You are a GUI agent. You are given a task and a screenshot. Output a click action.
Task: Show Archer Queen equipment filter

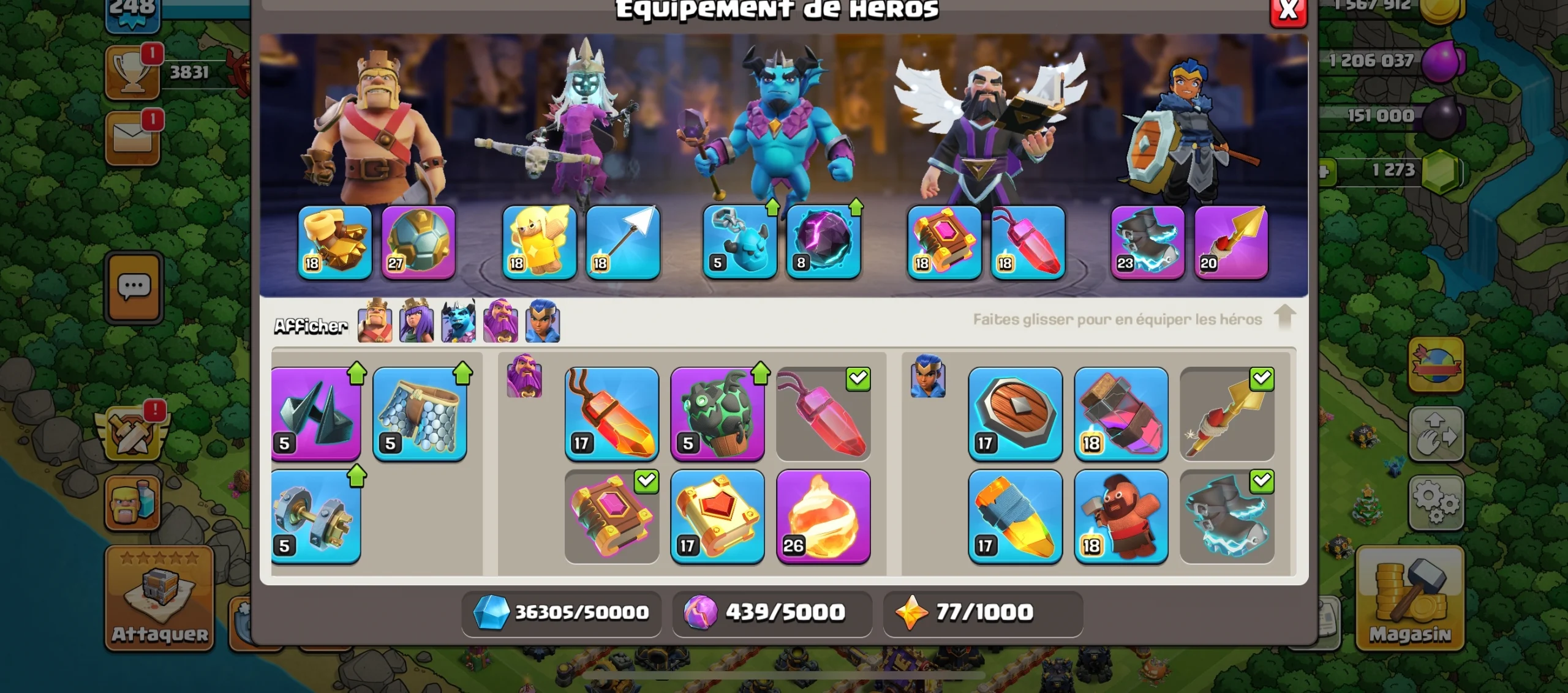(x=417, y=322)
